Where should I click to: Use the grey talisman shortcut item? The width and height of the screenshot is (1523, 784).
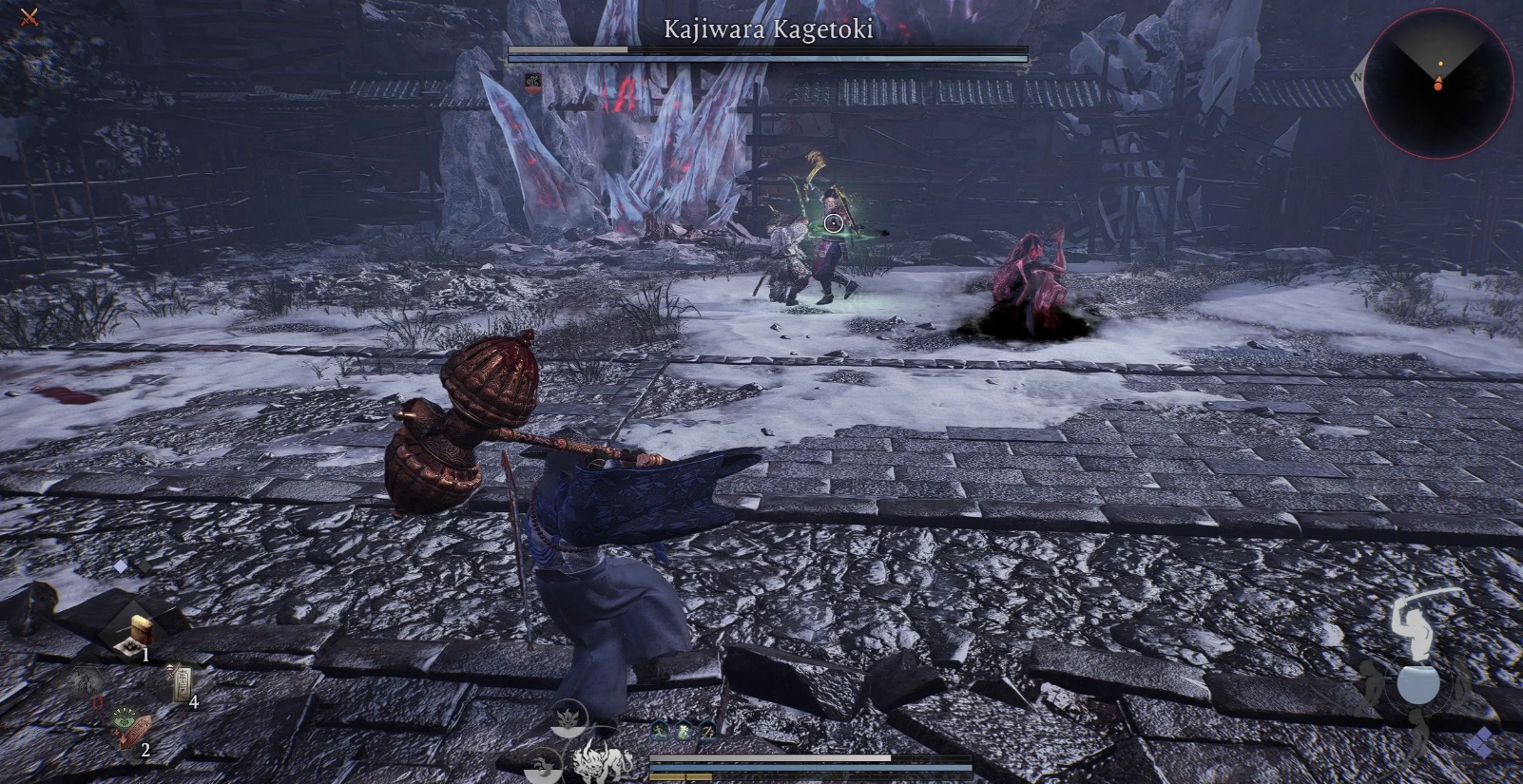(181, 683)
